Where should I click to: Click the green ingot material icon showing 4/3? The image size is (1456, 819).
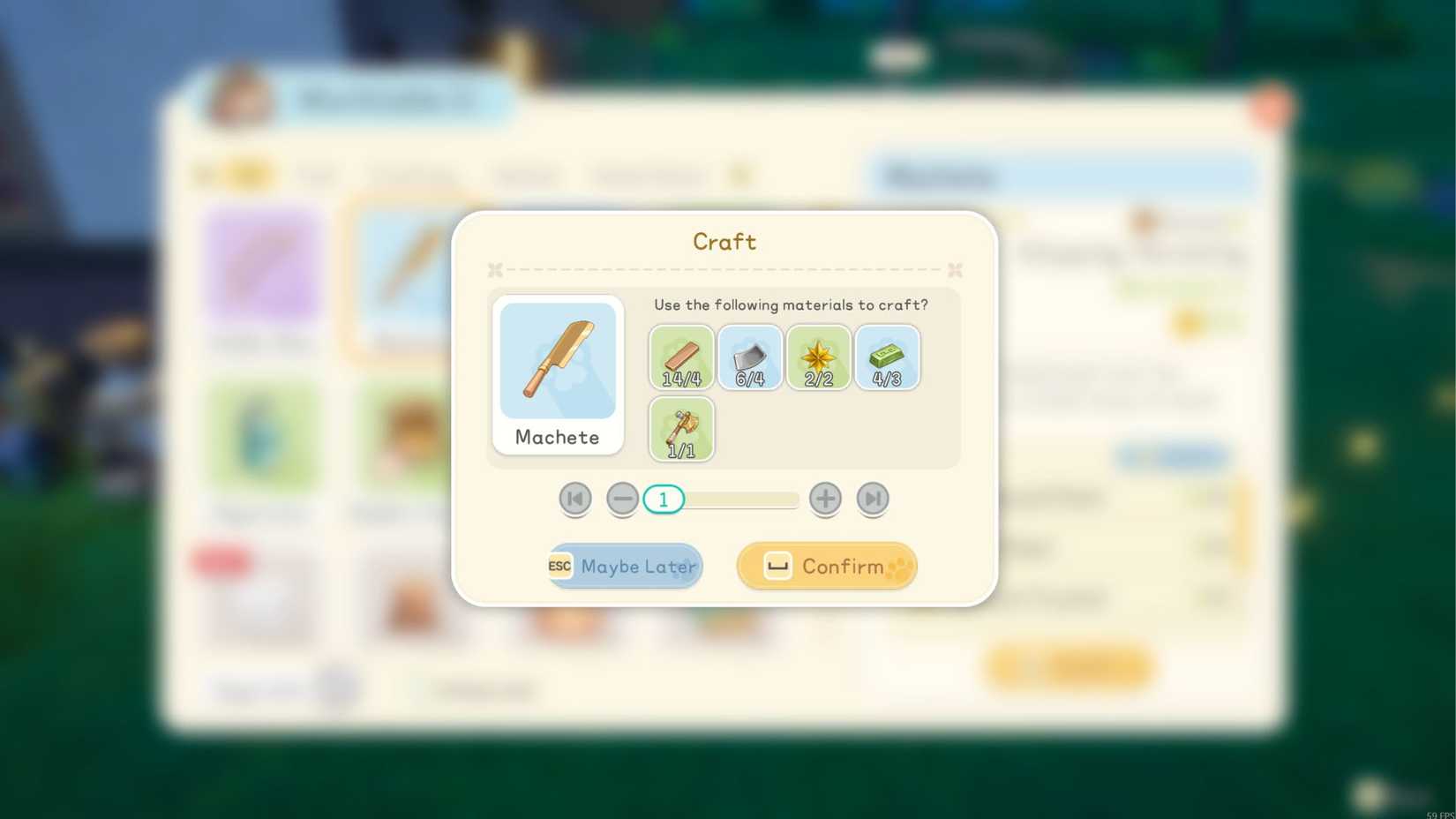coord(887,357)
